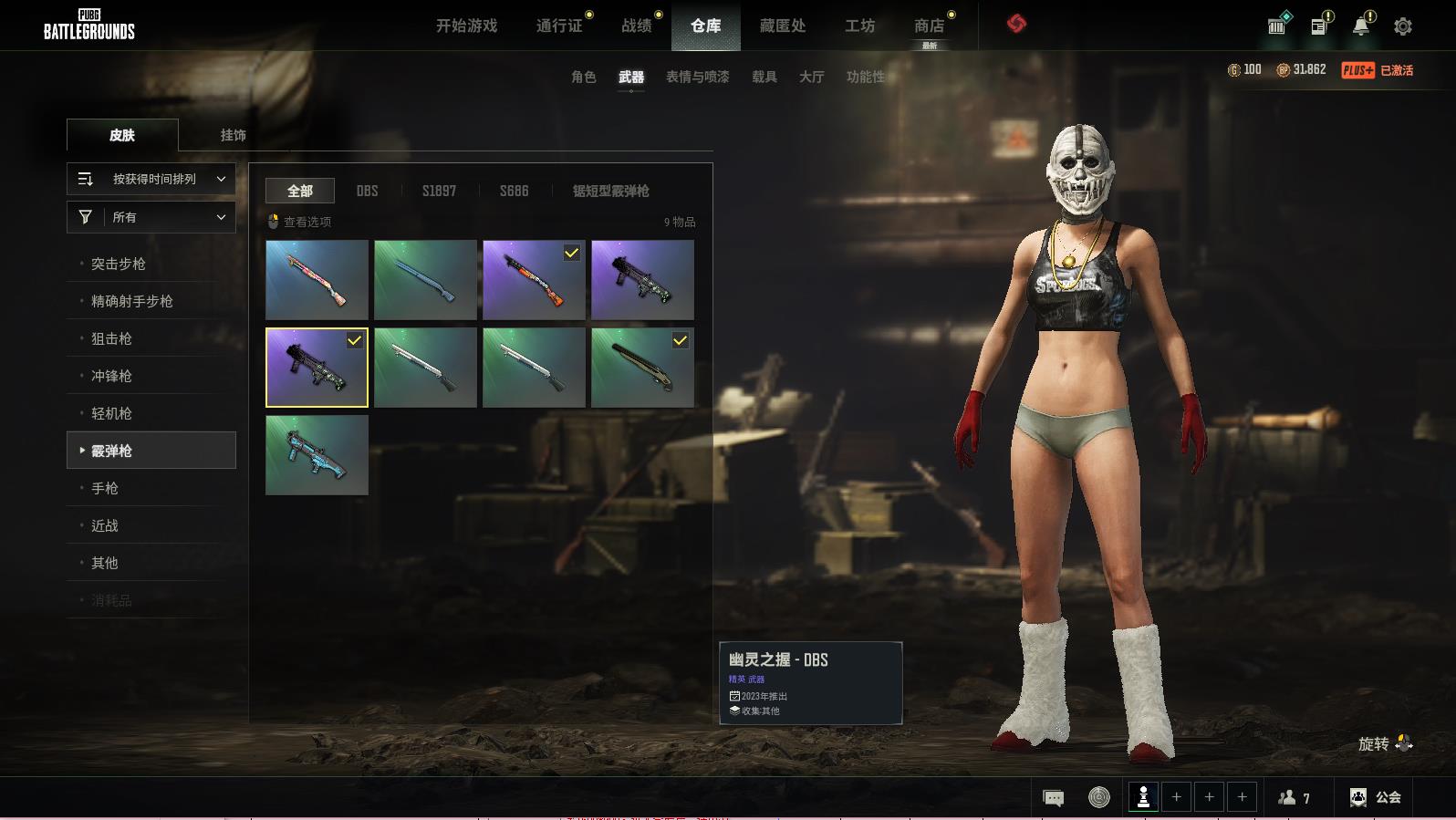The height and width of the screenshot is (820, 1456).
Task: Open the 公会 clan panel
Action: [1376, 797]
